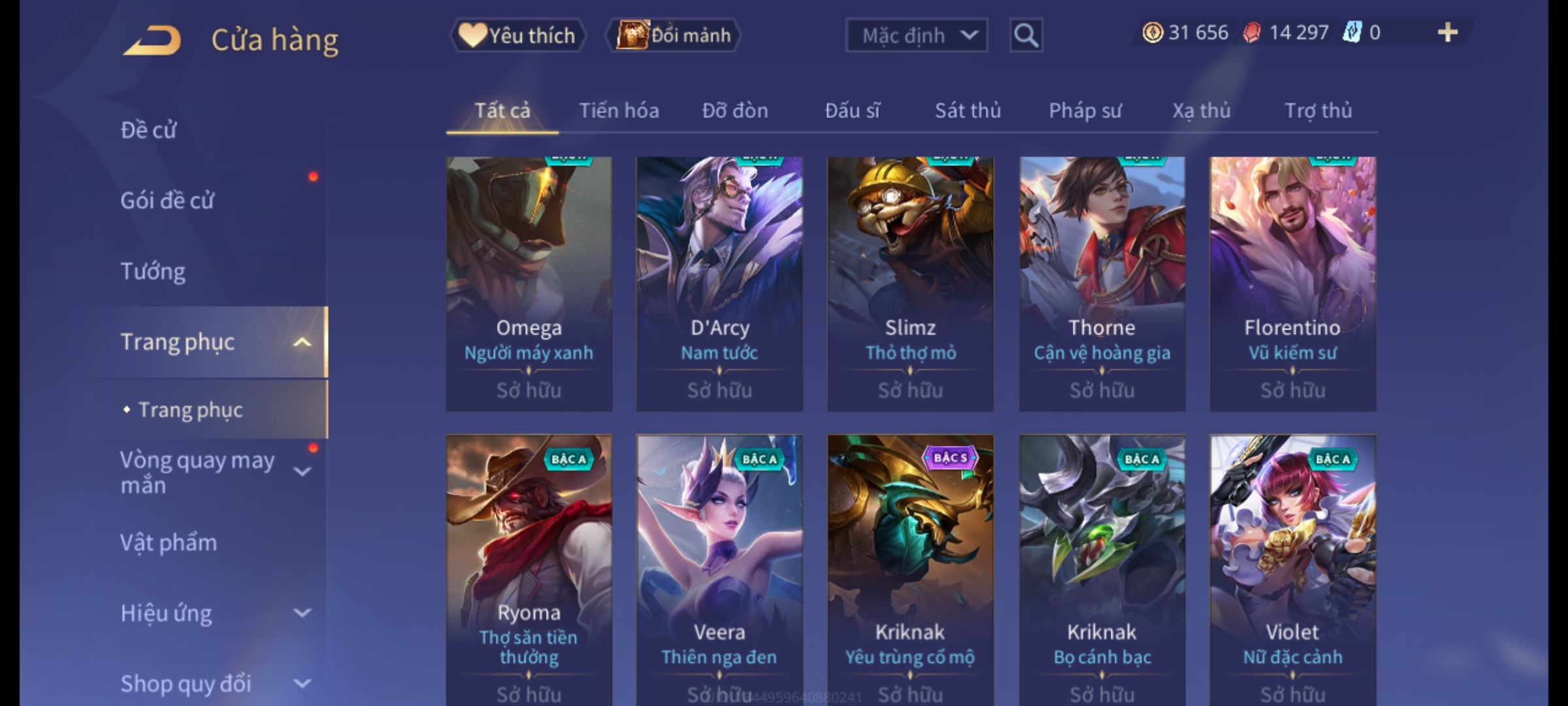The width and height of the screenshot is (1568, 706).
Task: Open the Đề cử menu entry
Action: click(149, 130)
